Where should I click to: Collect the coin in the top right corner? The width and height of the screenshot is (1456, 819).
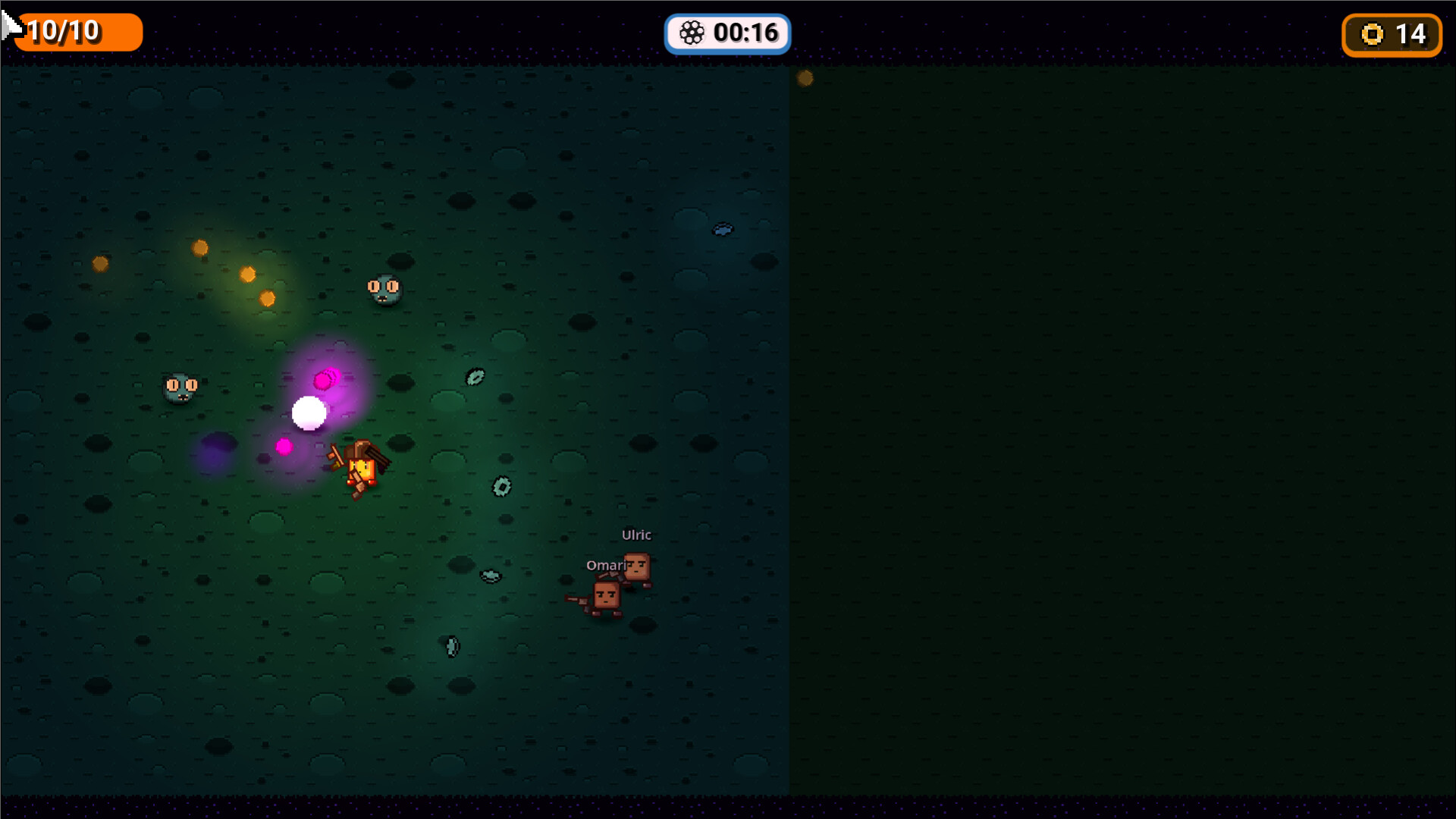(805, 78)
